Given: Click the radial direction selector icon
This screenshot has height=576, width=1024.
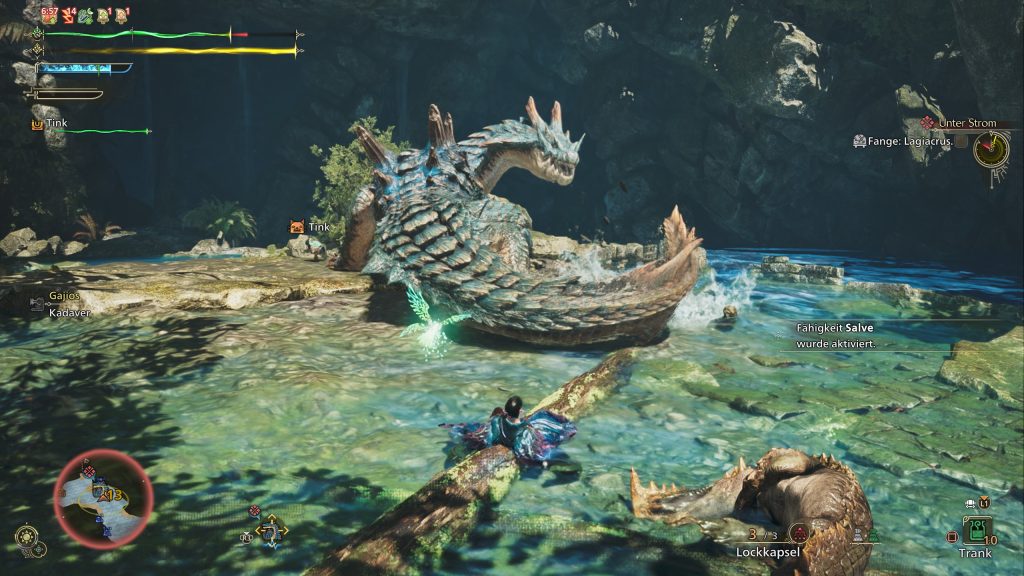Looking at the screenshot, I should coord(271,530).
